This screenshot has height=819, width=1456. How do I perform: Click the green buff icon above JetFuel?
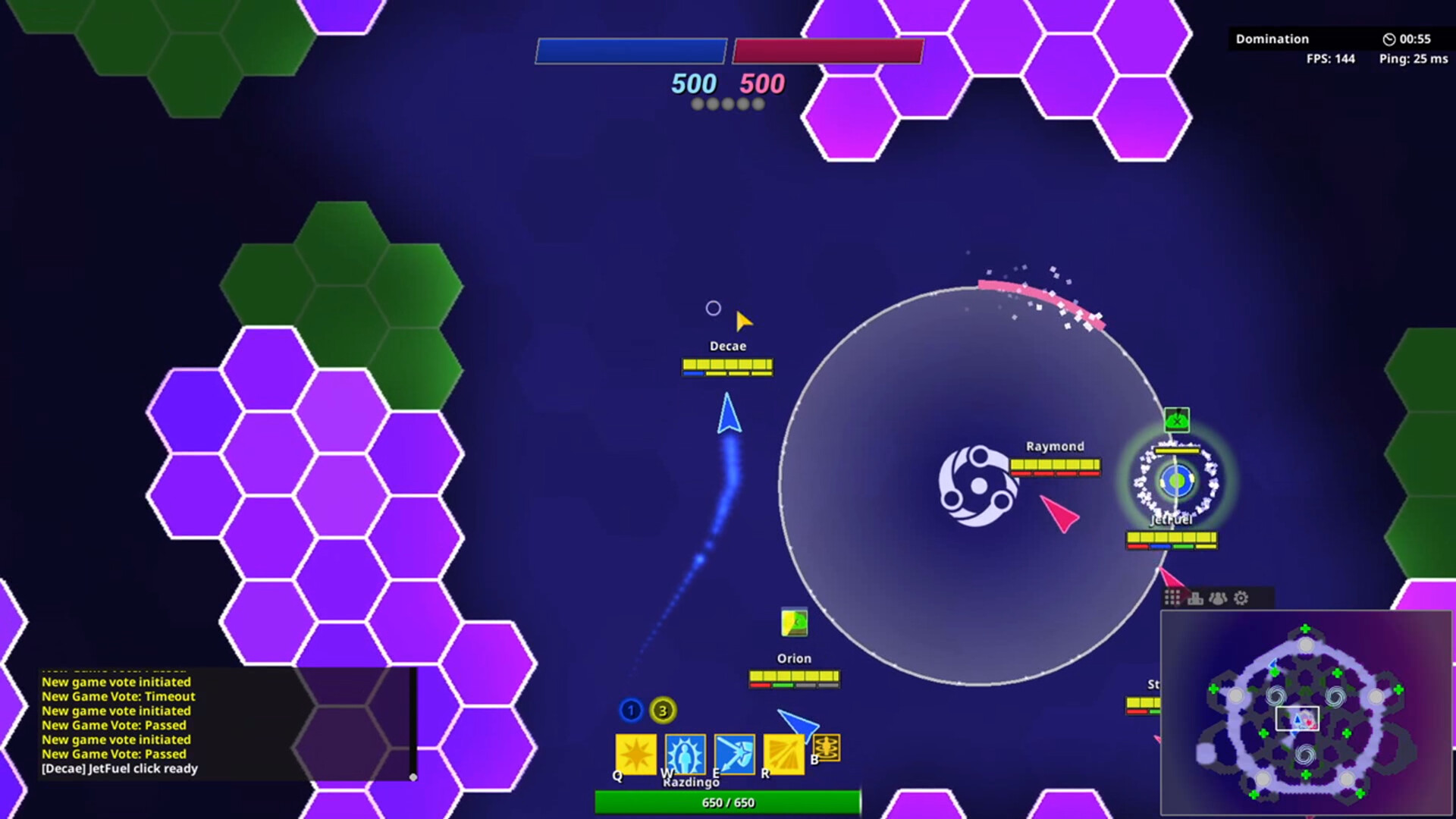click(1176, 419)
